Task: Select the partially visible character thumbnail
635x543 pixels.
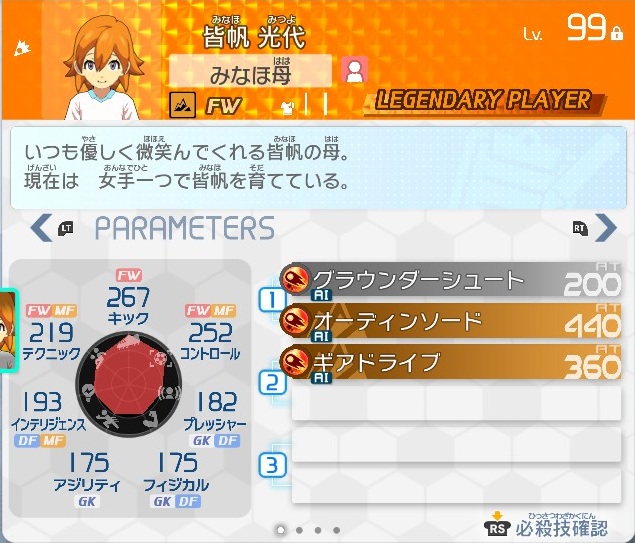Action: pyautogui.click(x=7, y=330)
